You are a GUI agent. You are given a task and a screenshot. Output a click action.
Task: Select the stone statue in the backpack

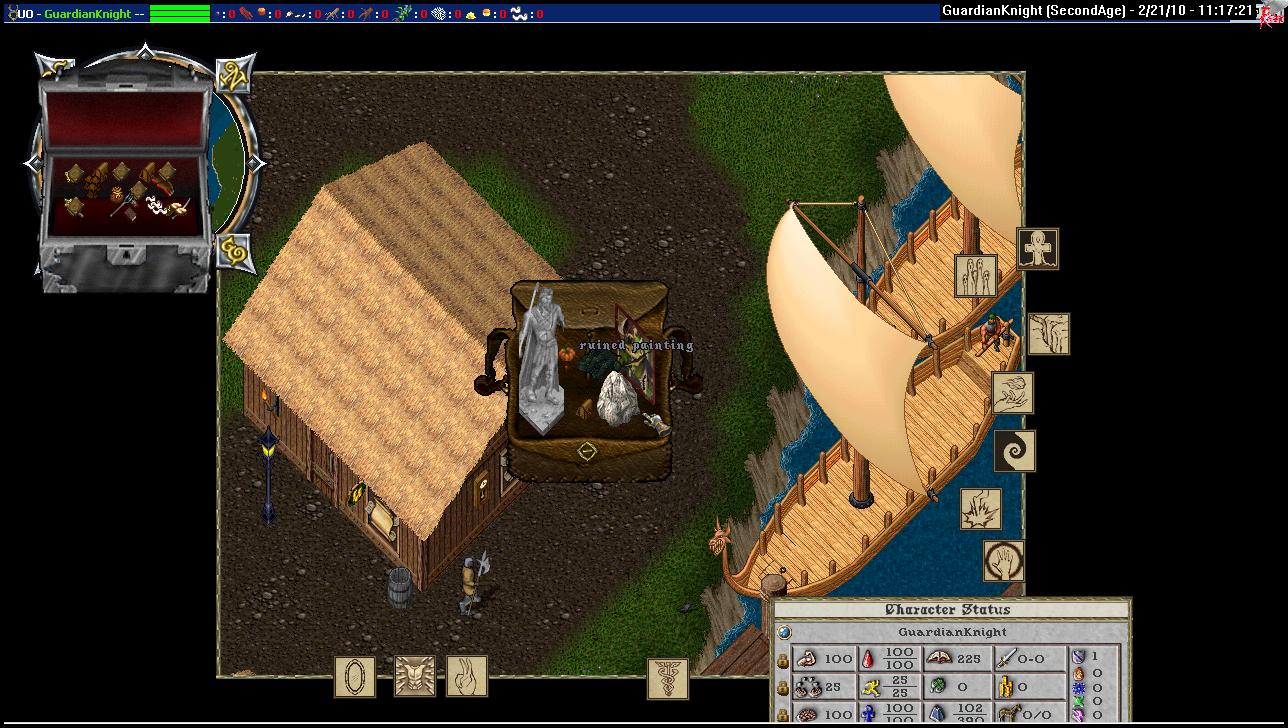542,360
